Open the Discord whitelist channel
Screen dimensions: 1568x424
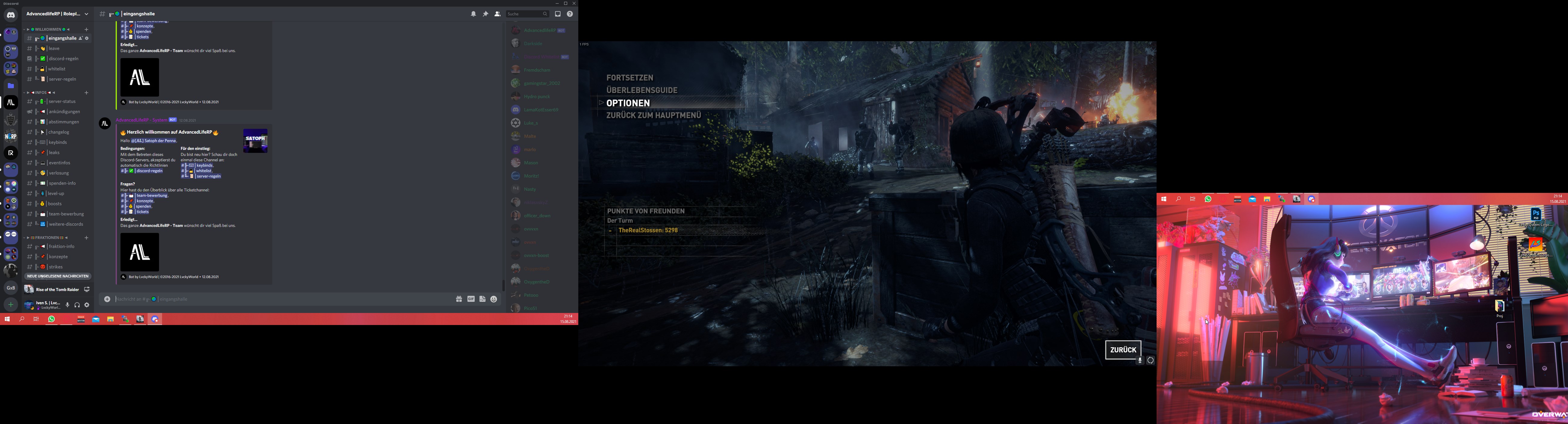pos(57,69)
